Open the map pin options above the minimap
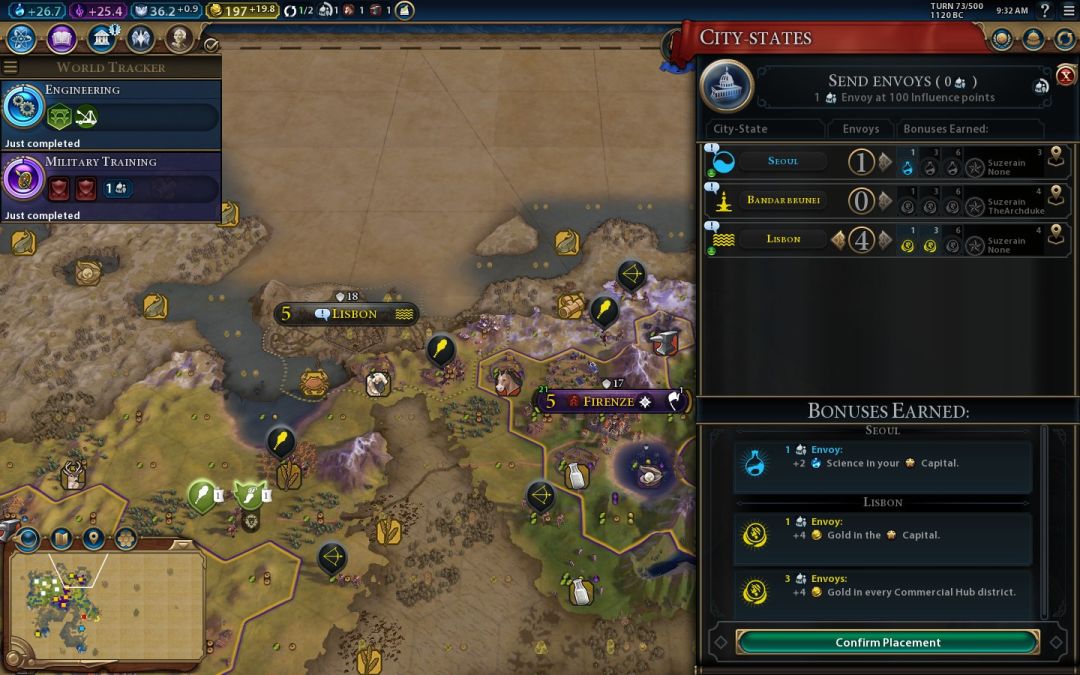Viewport: 1080px width, 675px height. coord(93,539)
